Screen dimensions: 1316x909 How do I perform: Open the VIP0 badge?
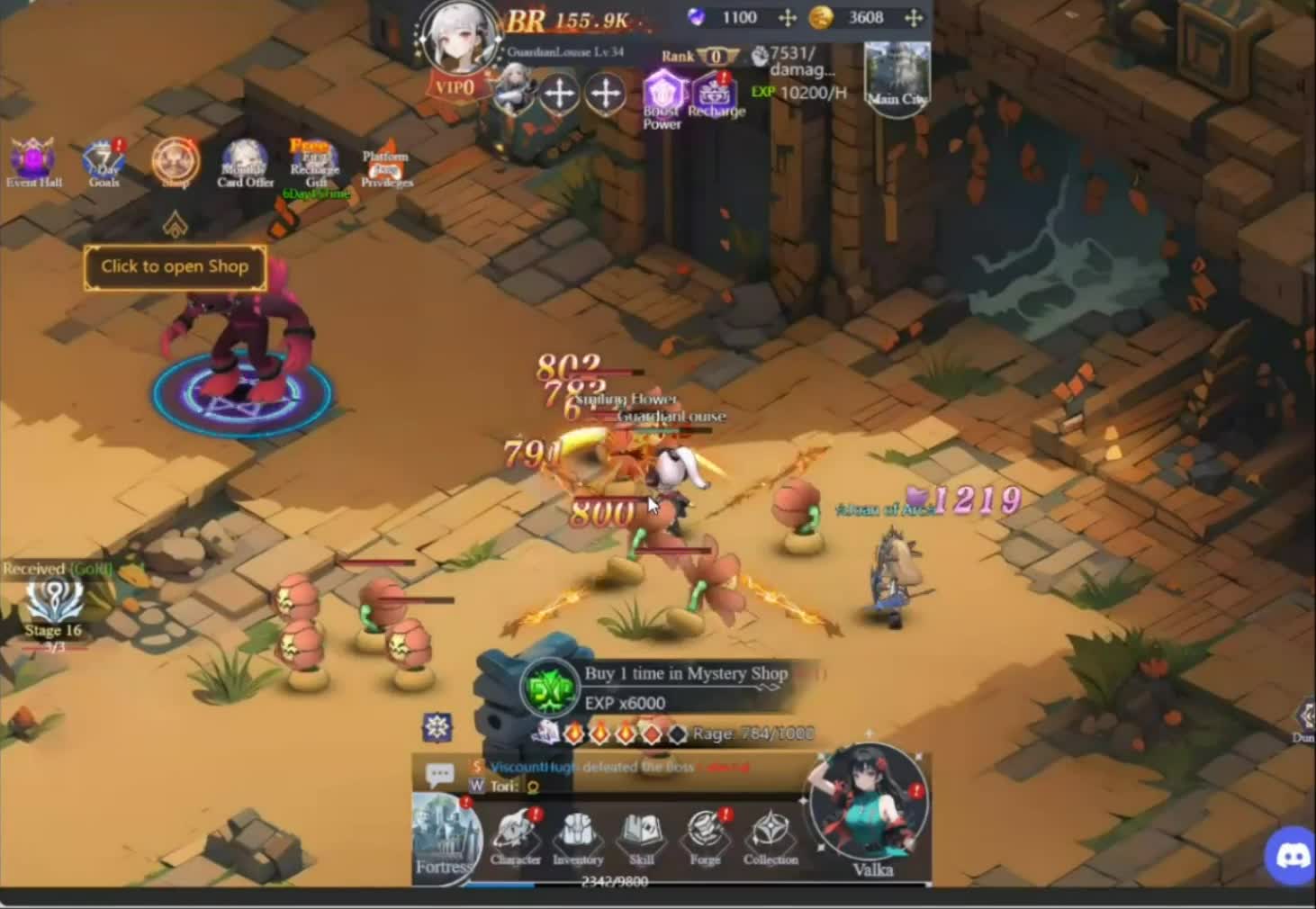pyautogui.click(x=455, y=87)
